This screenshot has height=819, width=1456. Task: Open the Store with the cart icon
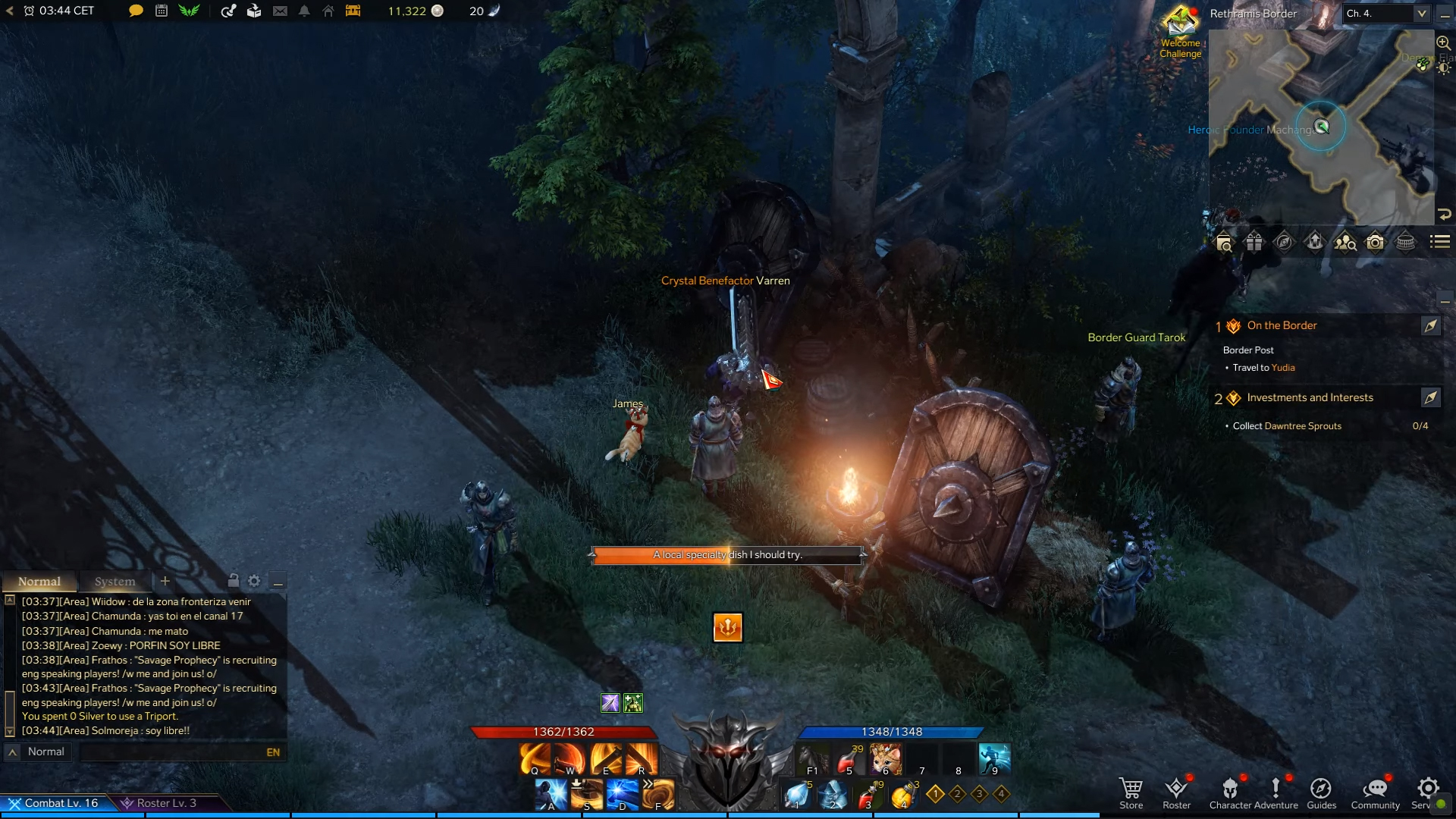[x=1131, y=789]
